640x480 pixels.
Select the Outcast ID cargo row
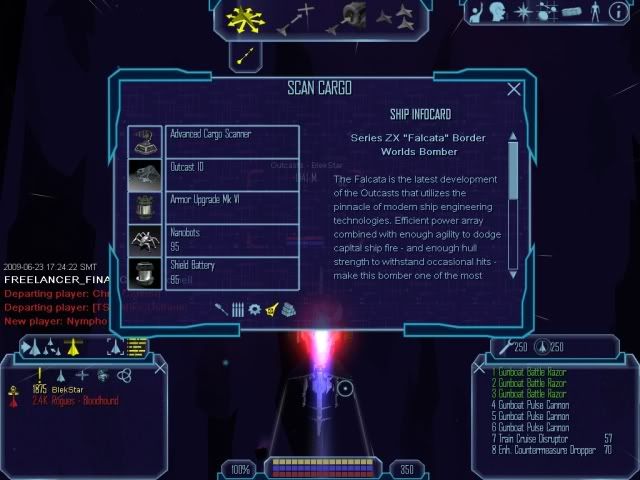(x=213, y=174)
